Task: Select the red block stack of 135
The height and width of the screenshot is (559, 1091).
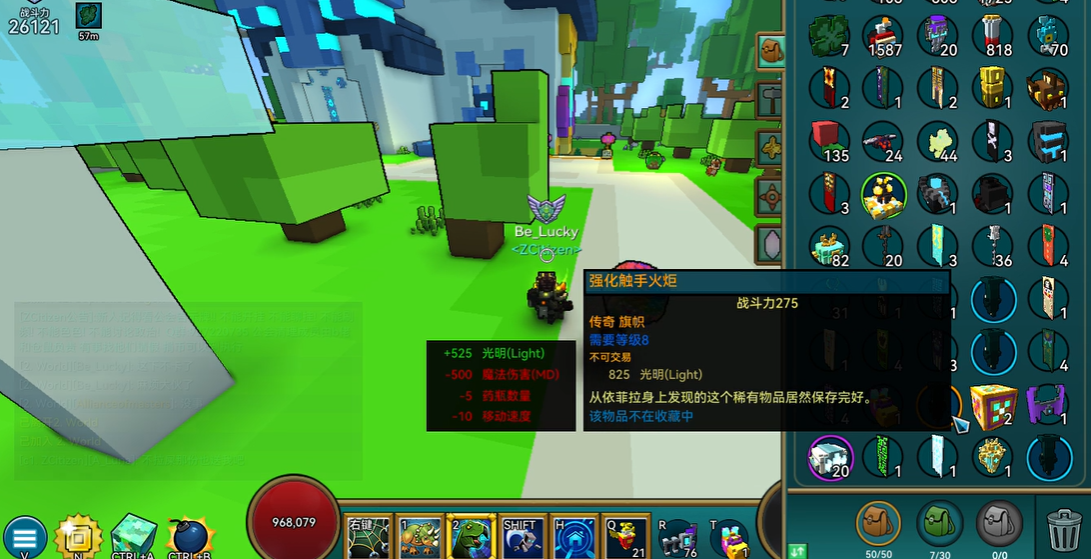Action: tap(829, 140)
